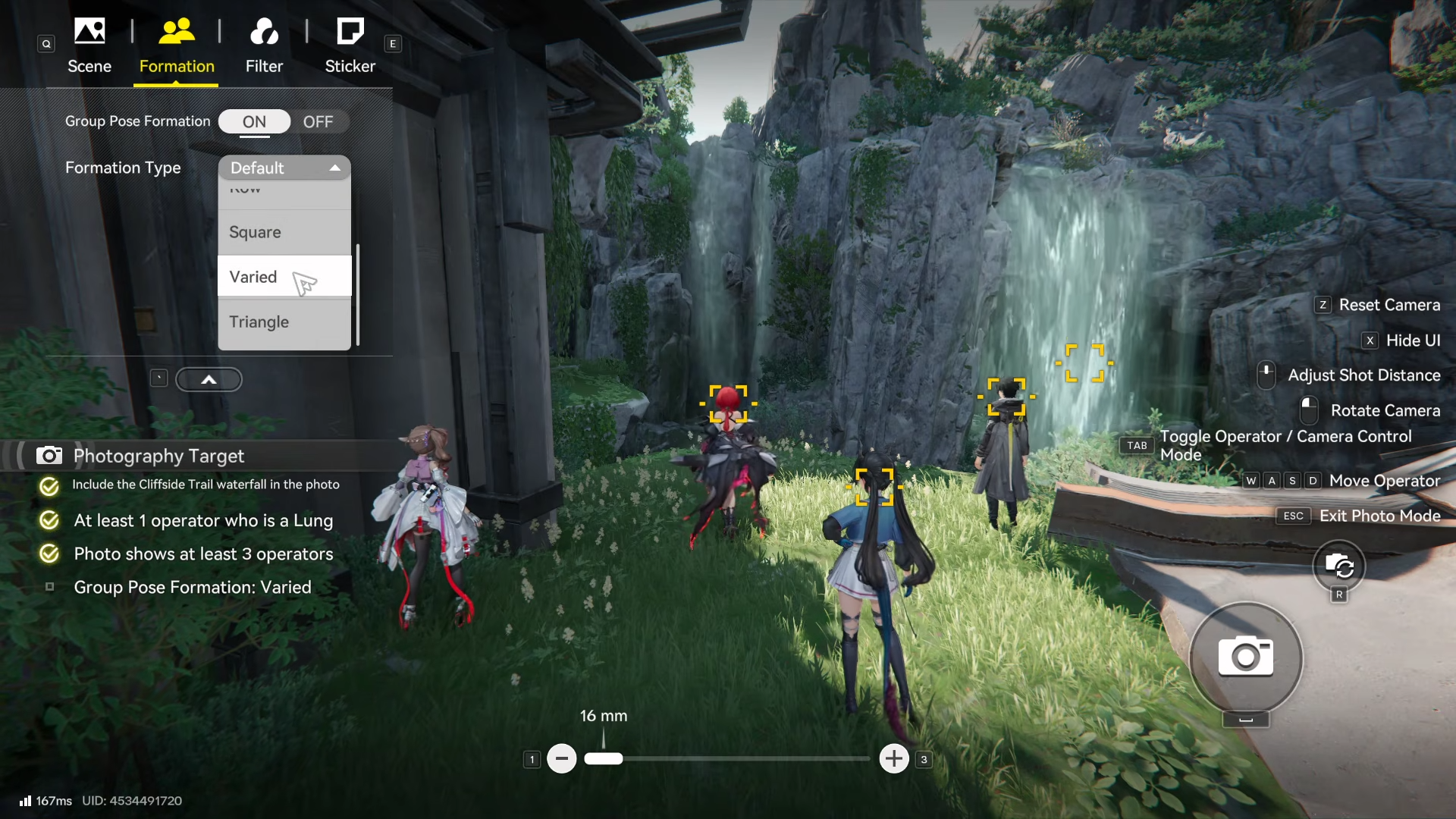Click the focal length slider track
The width and height of the screenshot is (1456, 819).
pyautogui.click(x=743, y=758)
